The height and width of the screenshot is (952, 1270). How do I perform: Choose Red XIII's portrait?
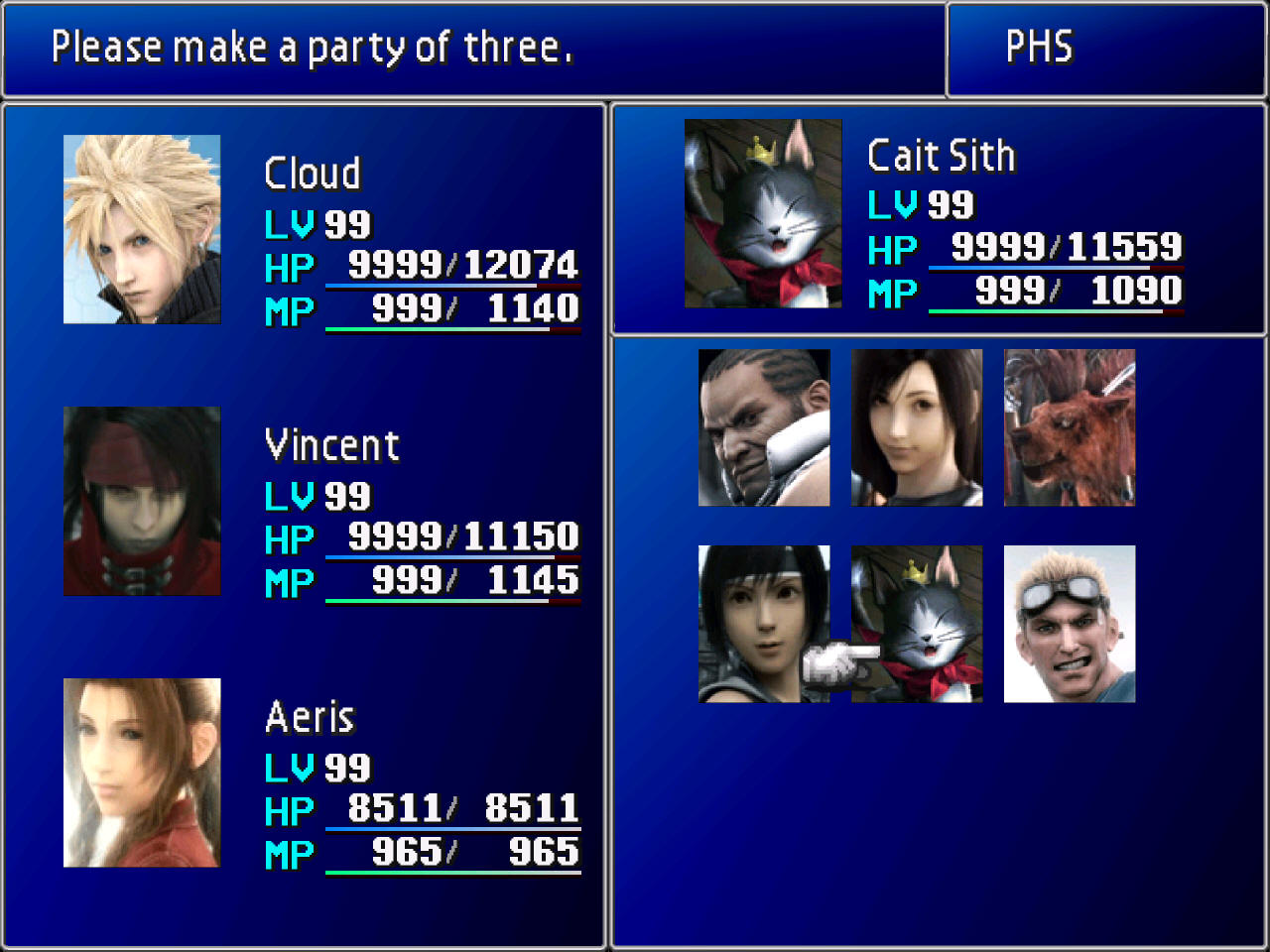click(x=1070, y=427)
